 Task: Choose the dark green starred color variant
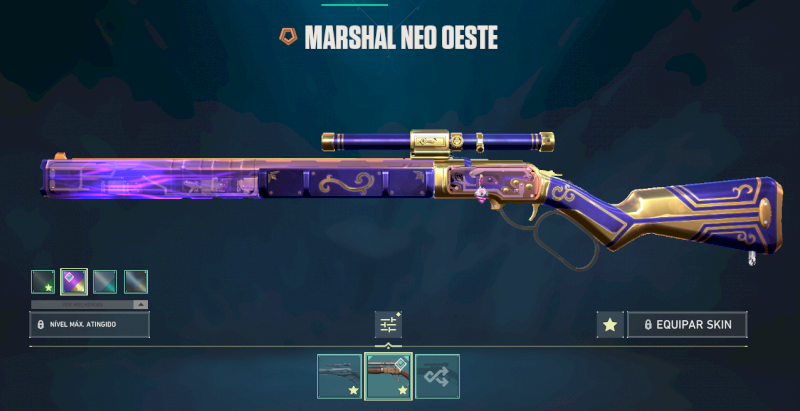point(42,282)
